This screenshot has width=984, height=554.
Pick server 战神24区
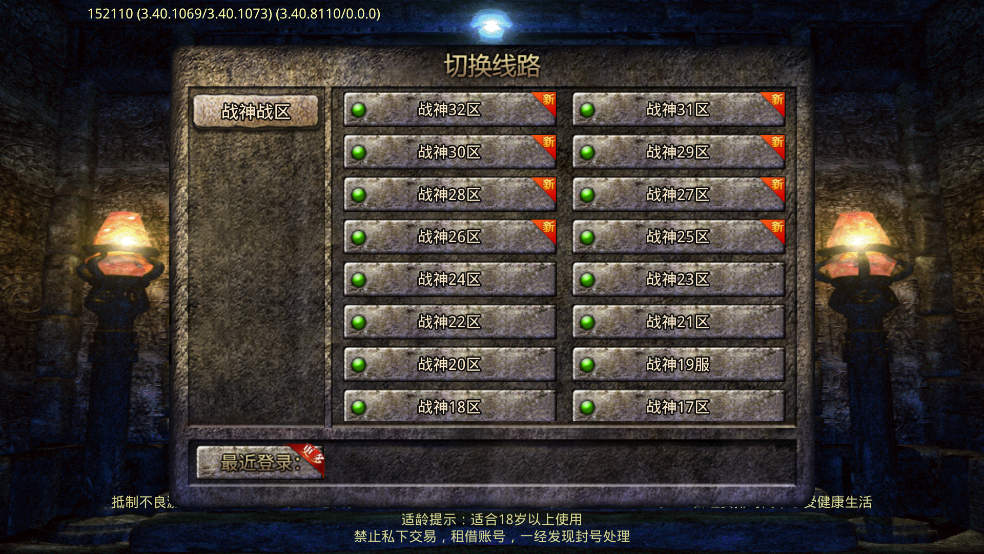tap(449, 279)
